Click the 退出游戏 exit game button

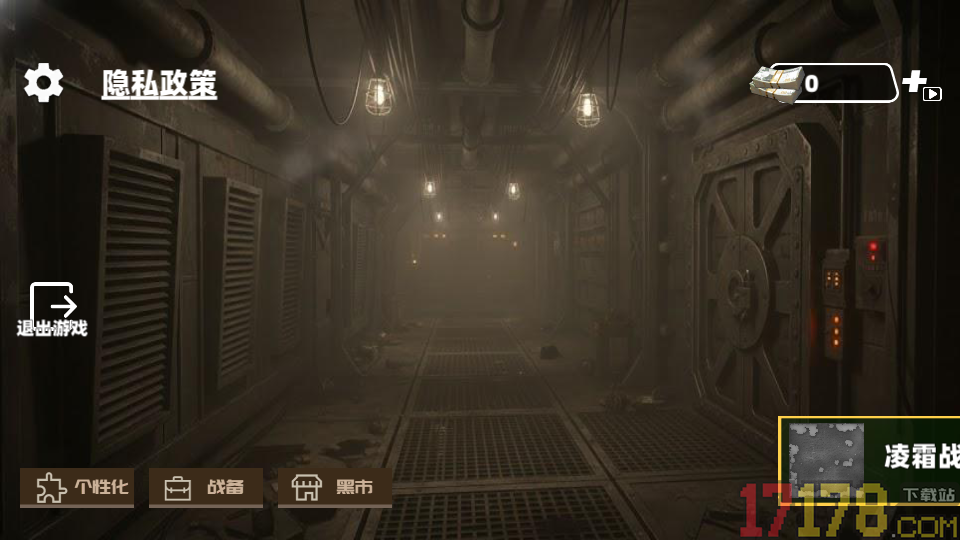point(52,310)
